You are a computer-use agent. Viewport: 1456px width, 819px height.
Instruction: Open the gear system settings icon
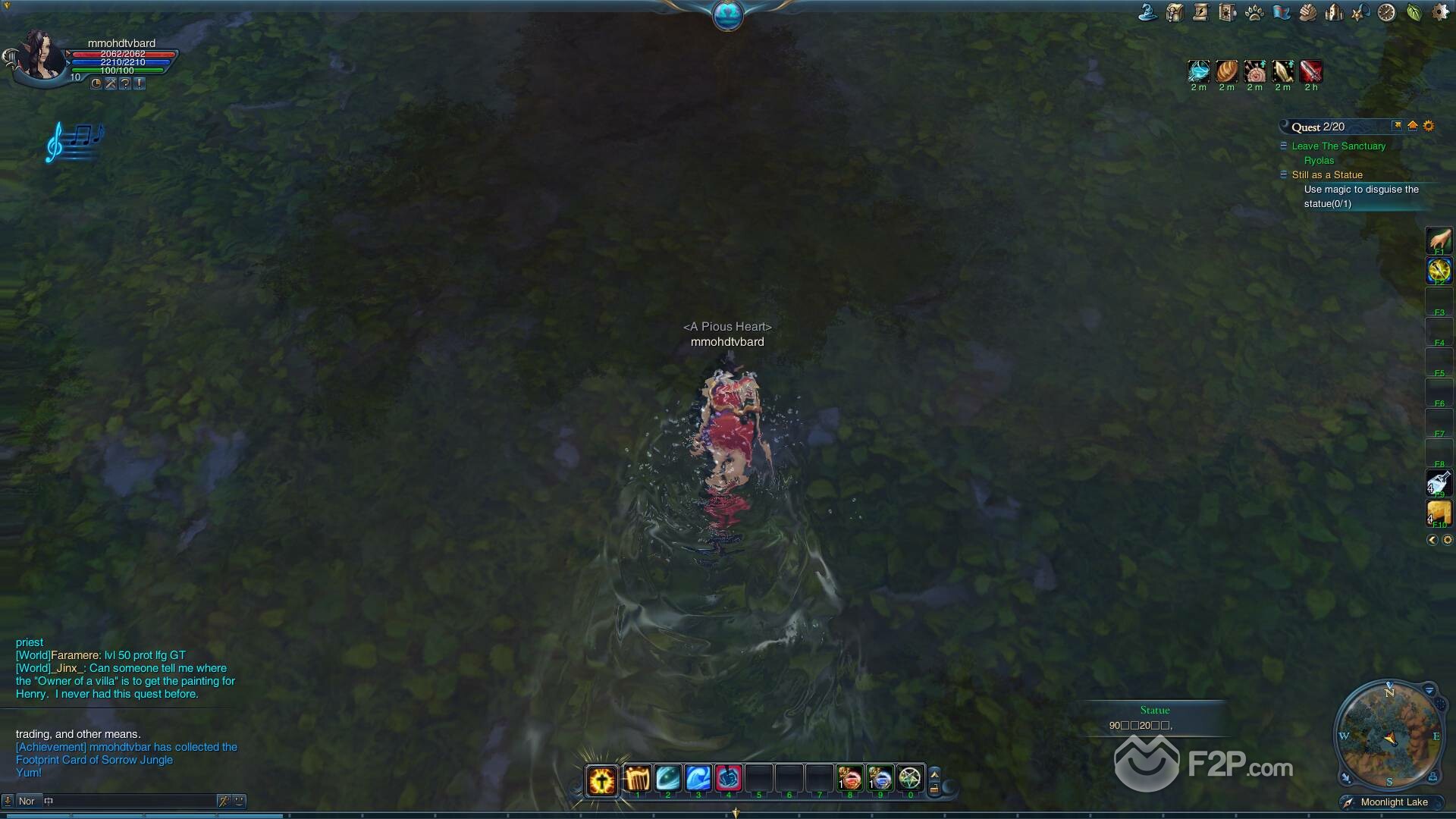pyautogui.click(x=1440, y=12)
